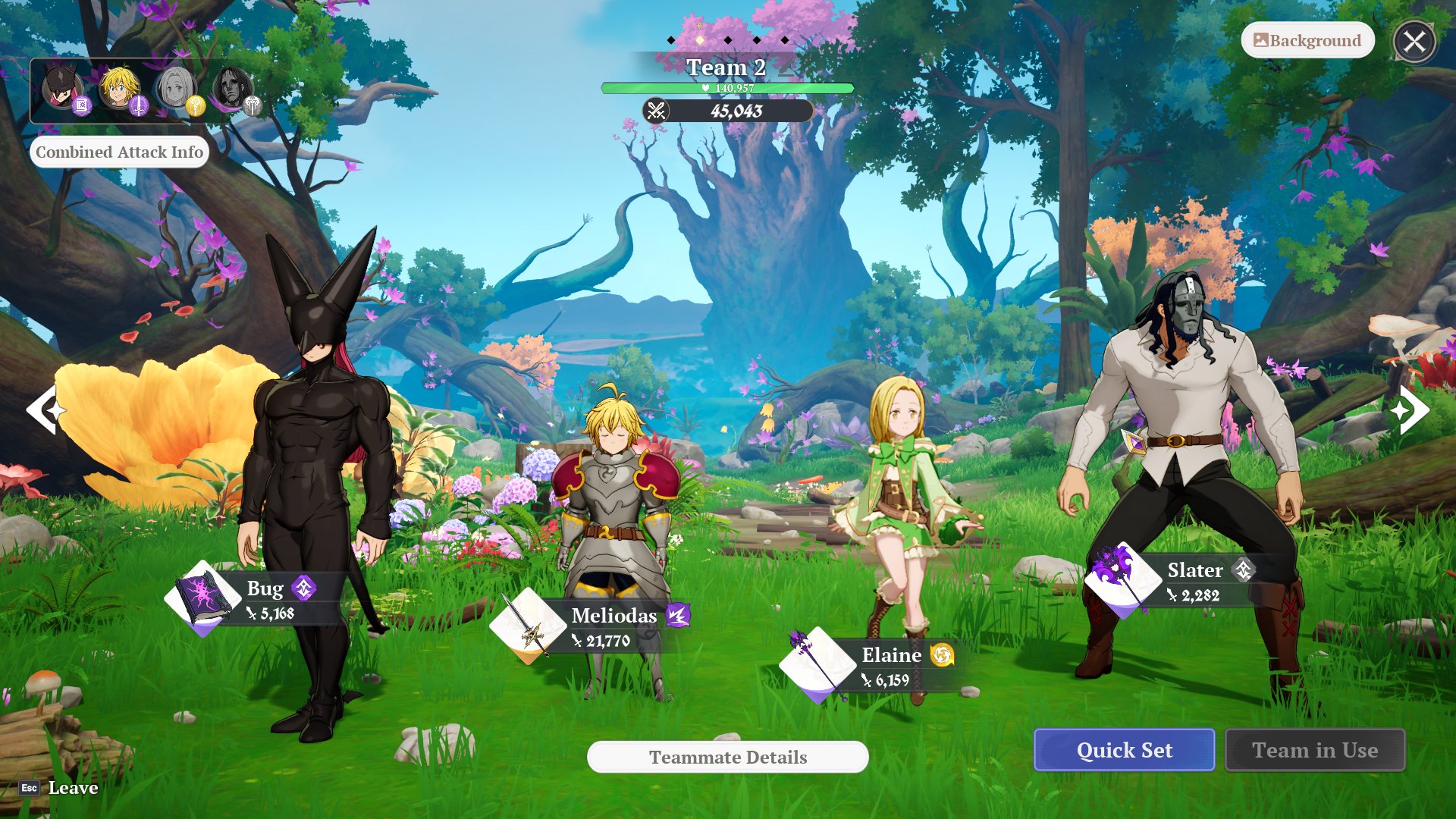Click the Team in Use button

pyautogui.click(x=1314, y=750)
